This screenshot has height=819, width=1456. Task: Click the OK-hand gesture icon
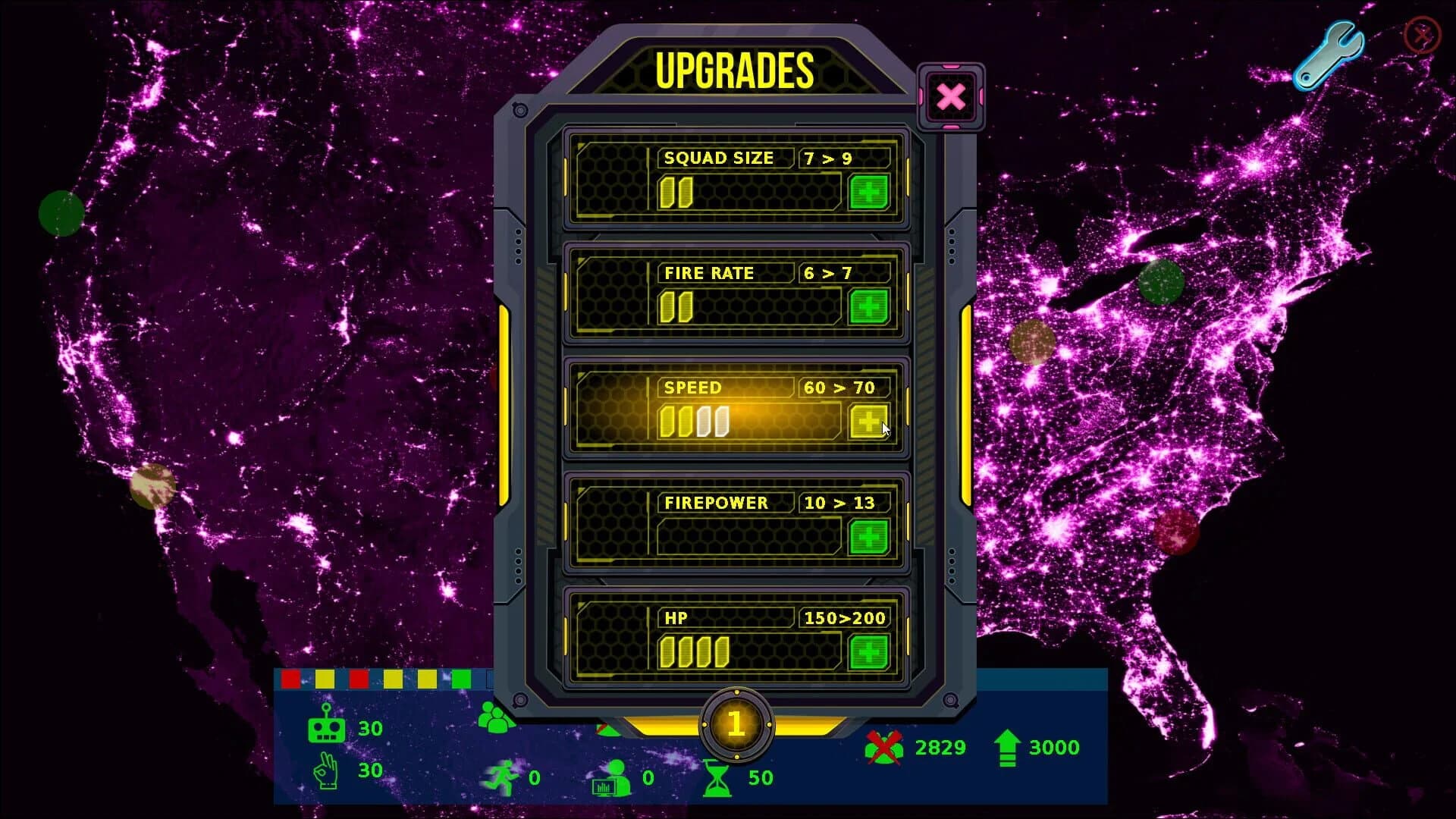(x=328, y=770)
